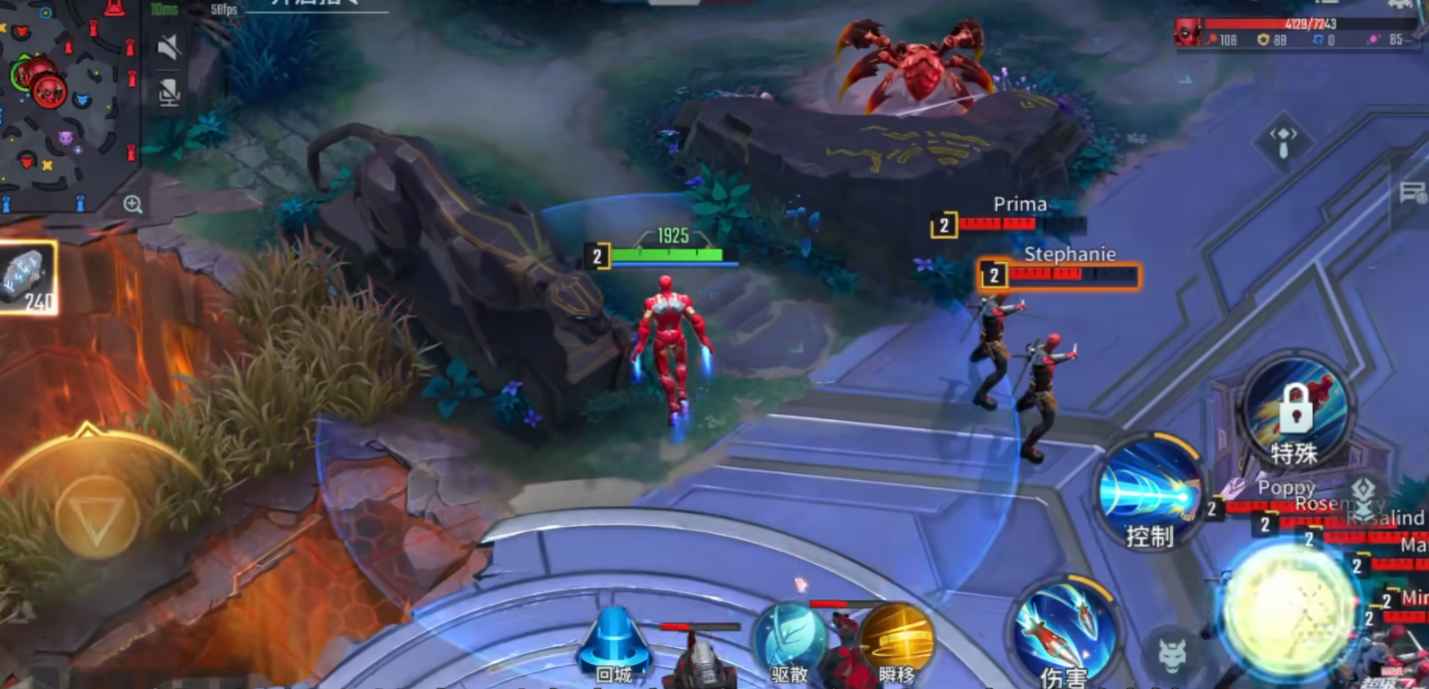Select the diamond-shaped ping signal button
The image size is (1429, 689).
(1285, 140)
